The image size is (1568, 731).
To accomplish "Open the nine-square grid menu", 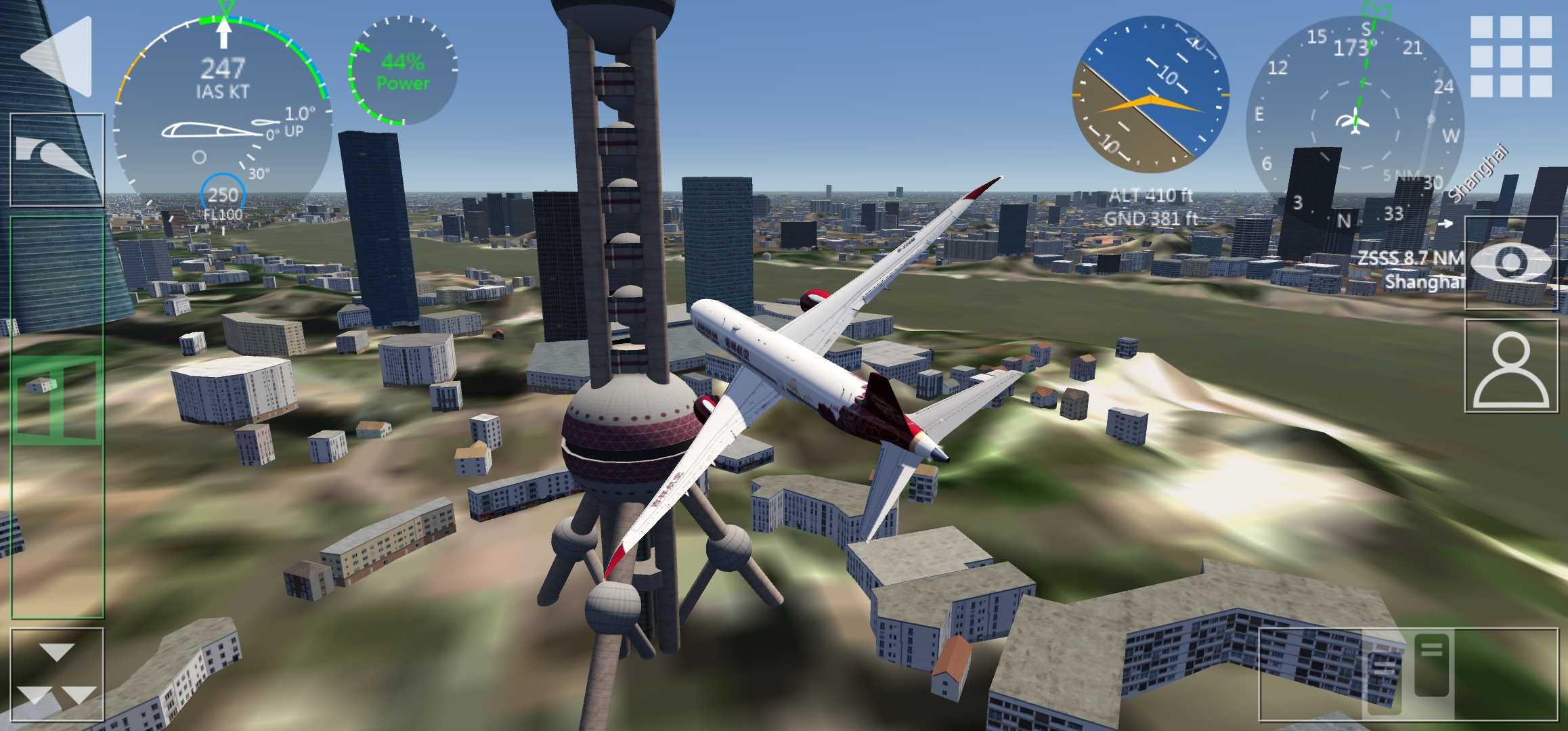I will [x=1510, y=57].
